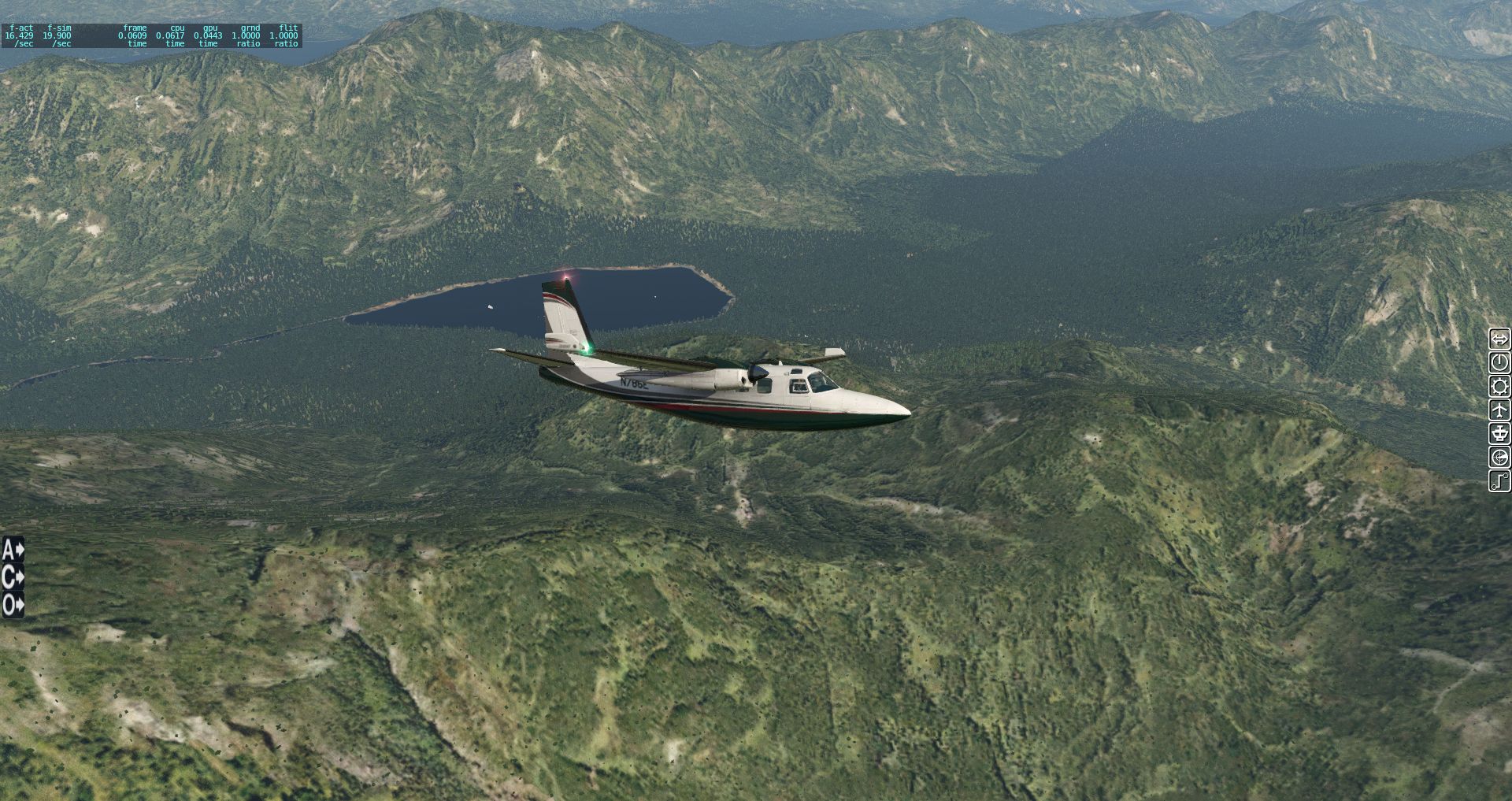
Task: Expand the C arrow tab
Action: (13, 577)
